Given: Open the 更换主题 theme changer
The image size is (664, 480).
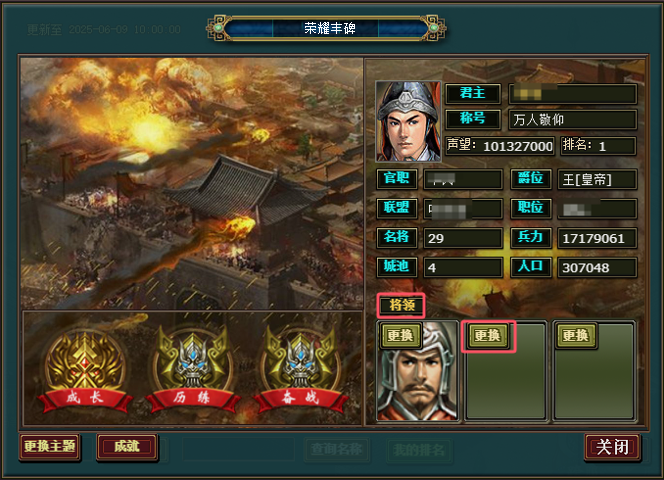Looking at the screenshot, I should [49, 447].
